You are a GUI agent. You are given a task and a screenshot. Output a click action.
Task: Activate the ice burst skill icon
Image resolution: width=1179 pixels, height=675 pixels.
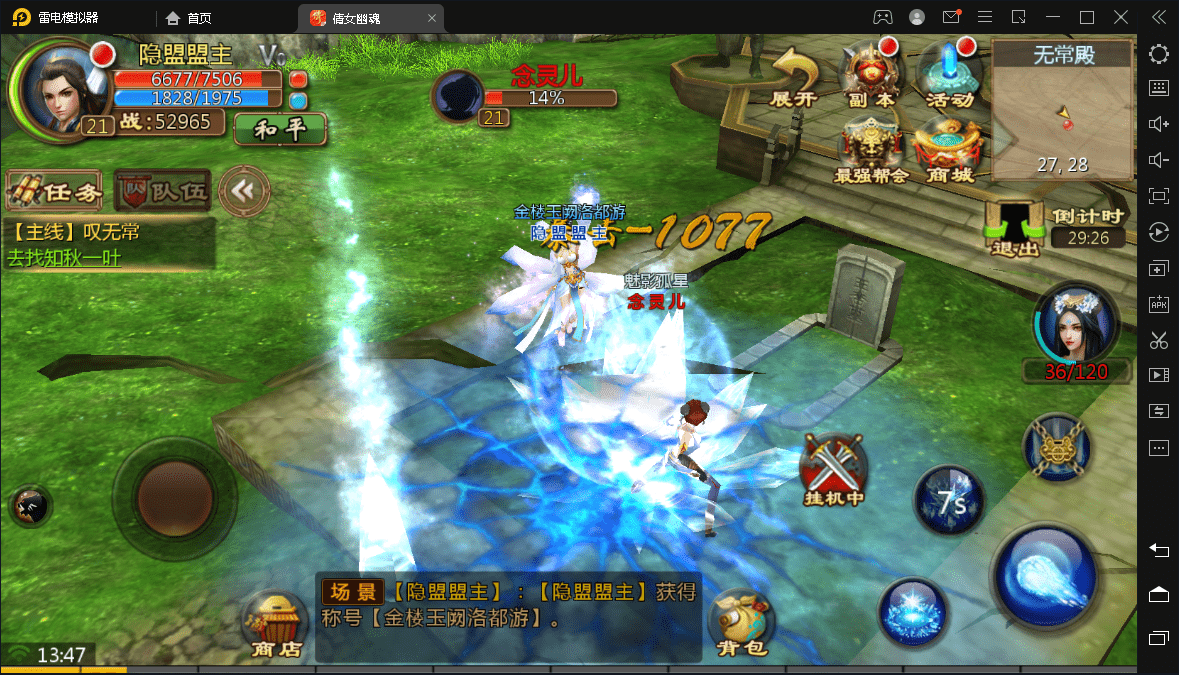(x=913, y=612)
